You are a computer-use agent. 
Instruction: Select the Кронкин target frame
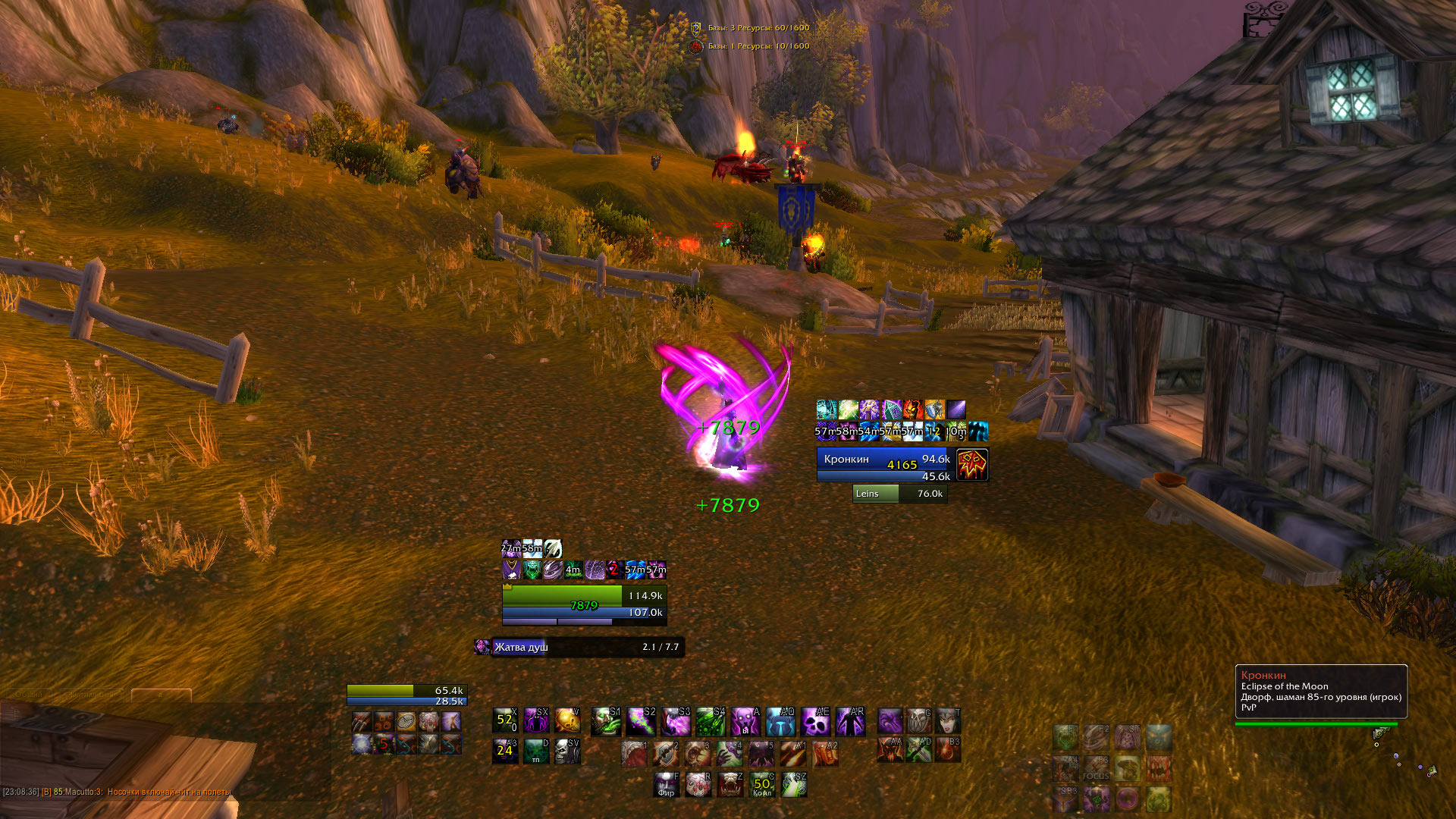point(884,464)
